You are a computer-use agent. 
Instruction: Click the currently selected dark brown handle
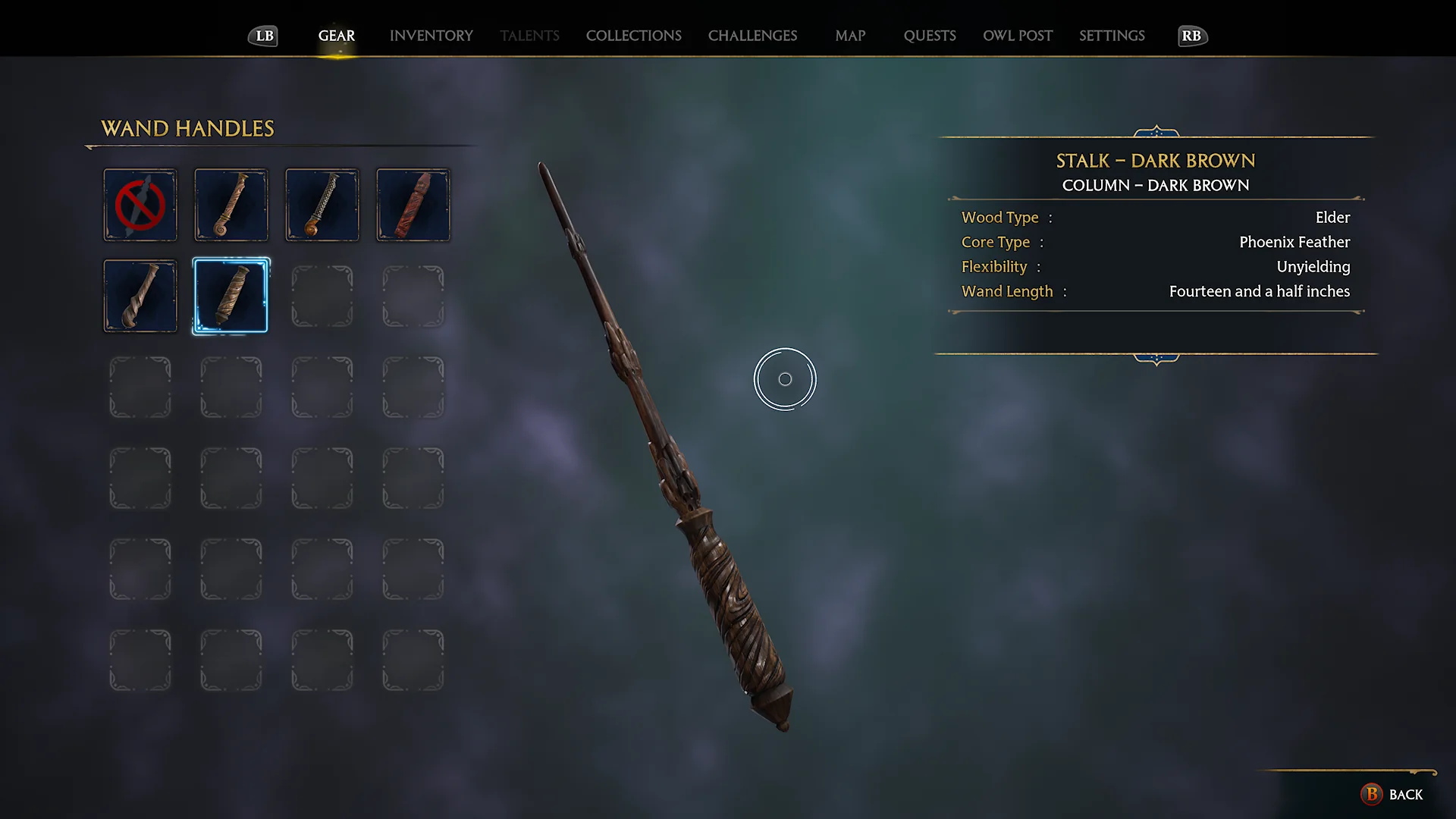click(231, 296)
